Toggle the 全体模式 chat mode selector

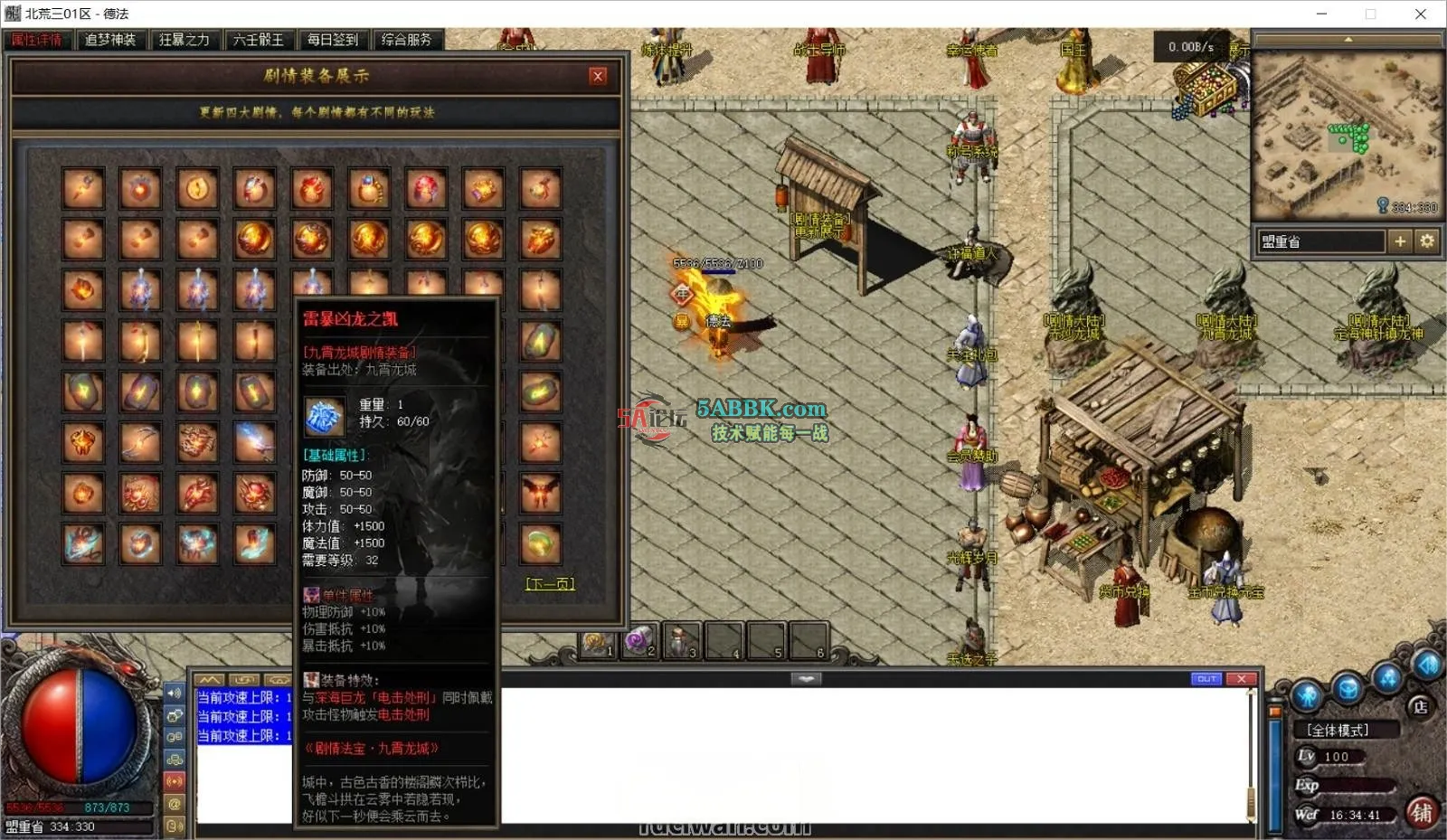tap(1336, 730)
